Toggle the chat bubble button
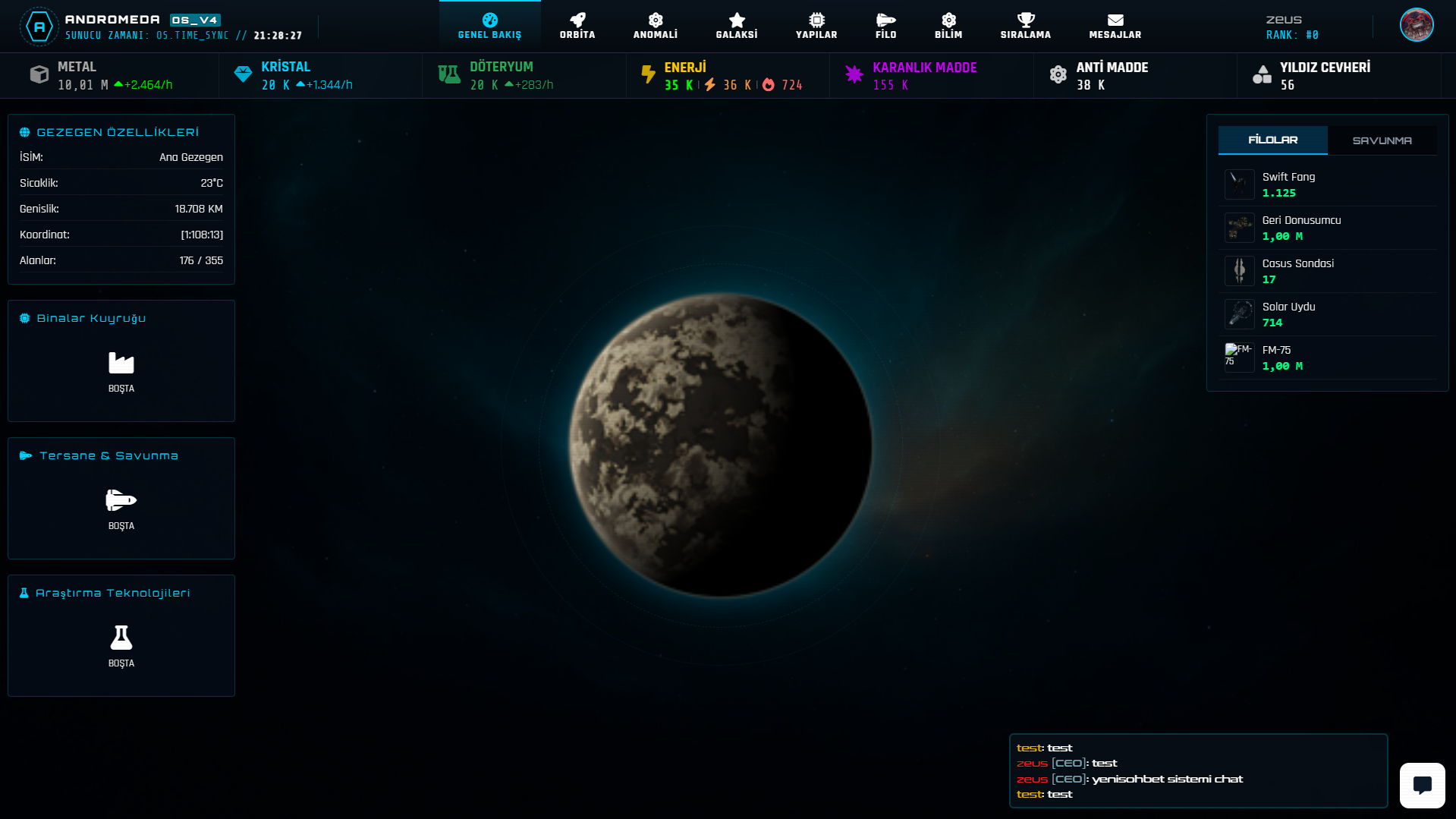 (1422, 785)
